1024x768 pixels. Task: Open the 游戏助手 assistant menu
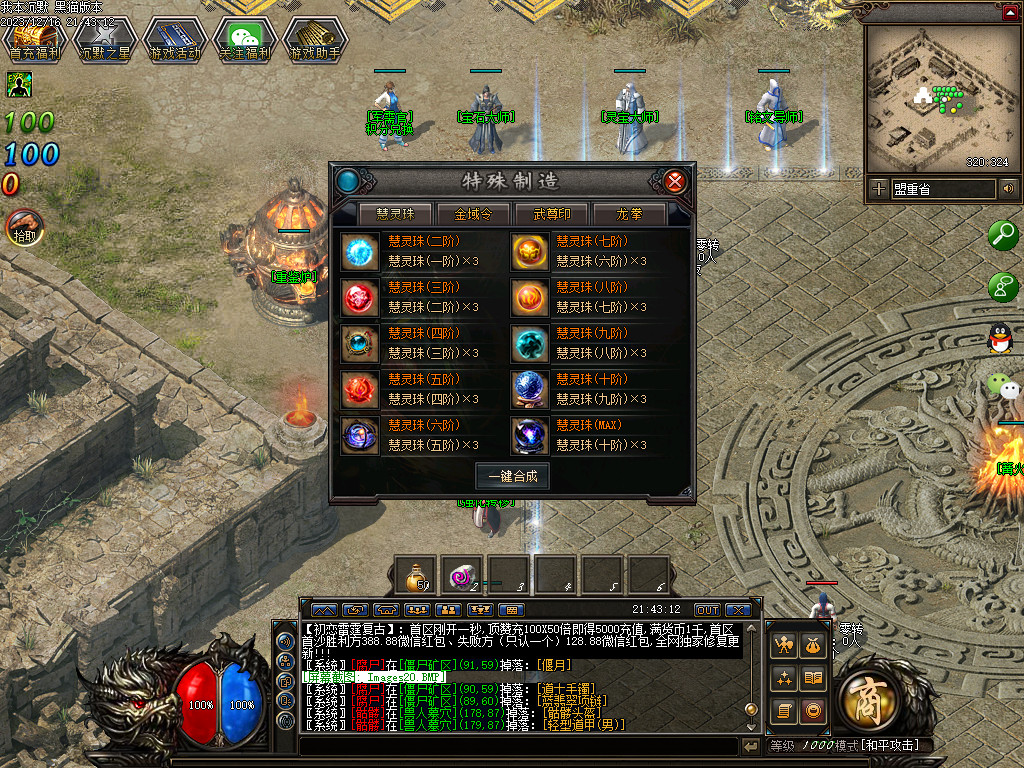pos(314,38)
